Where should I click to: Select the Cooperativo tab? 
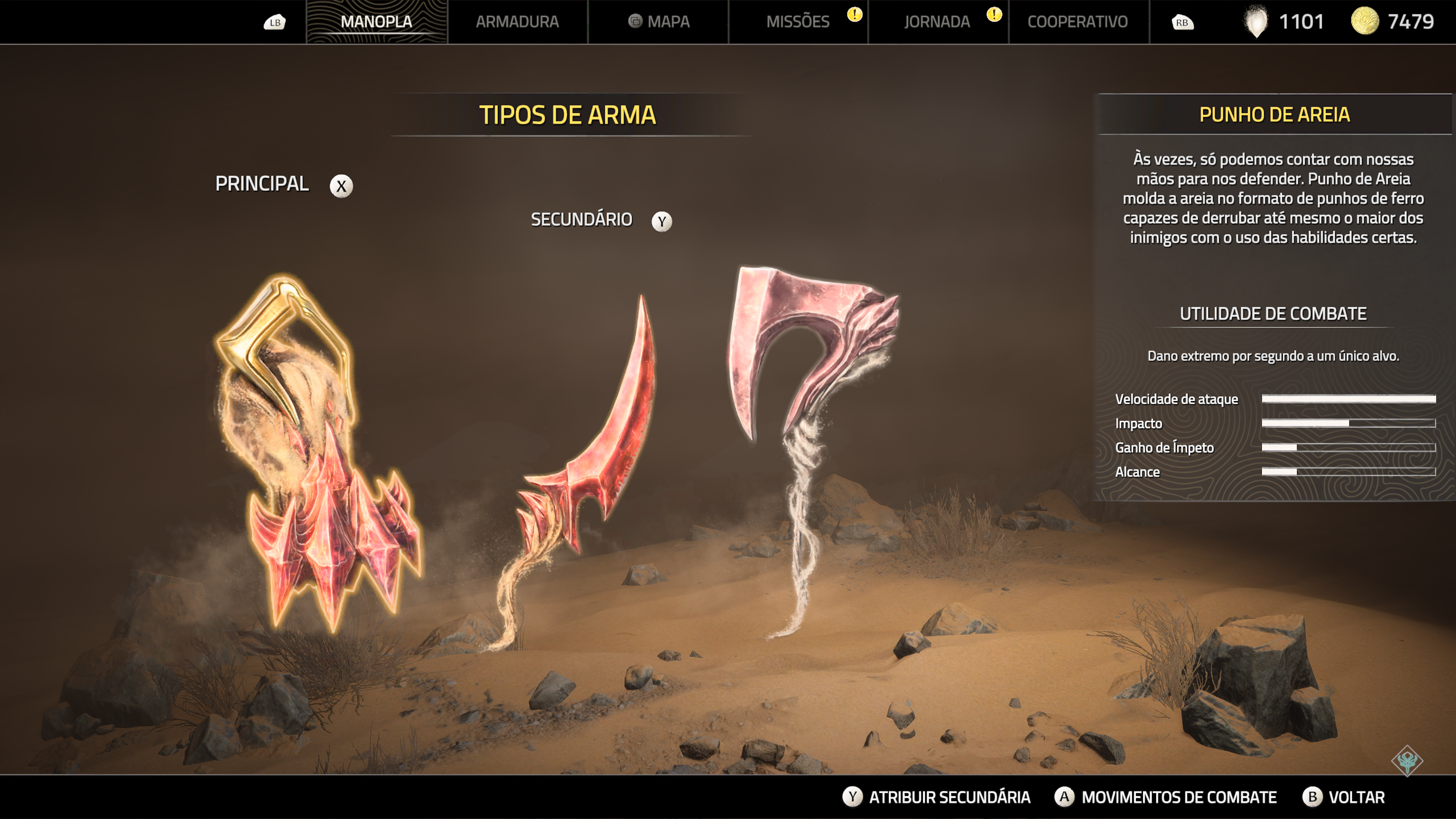tap(1077, 22)
